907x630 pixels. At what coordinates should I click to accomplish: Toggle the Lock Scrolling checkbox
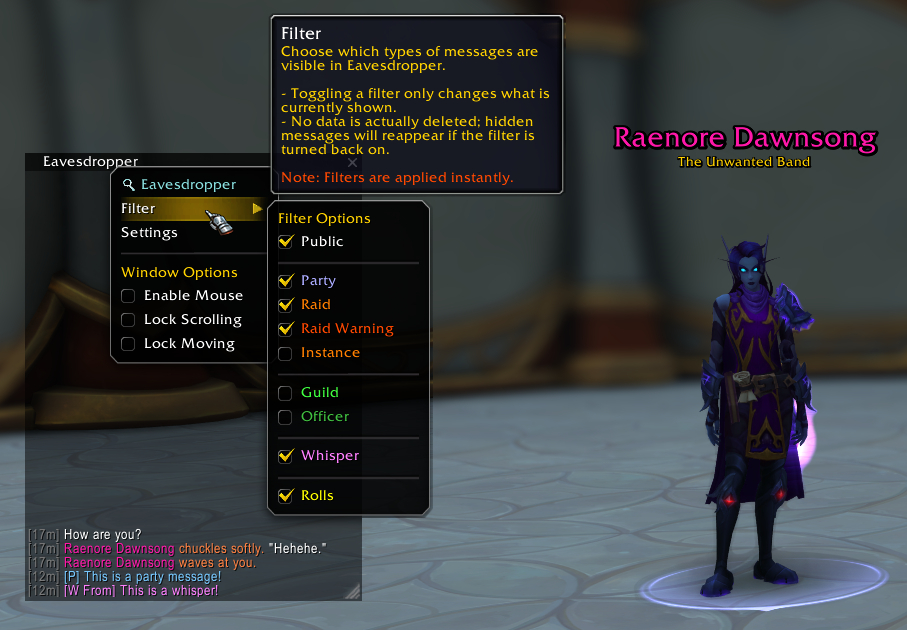coord(128,320)
